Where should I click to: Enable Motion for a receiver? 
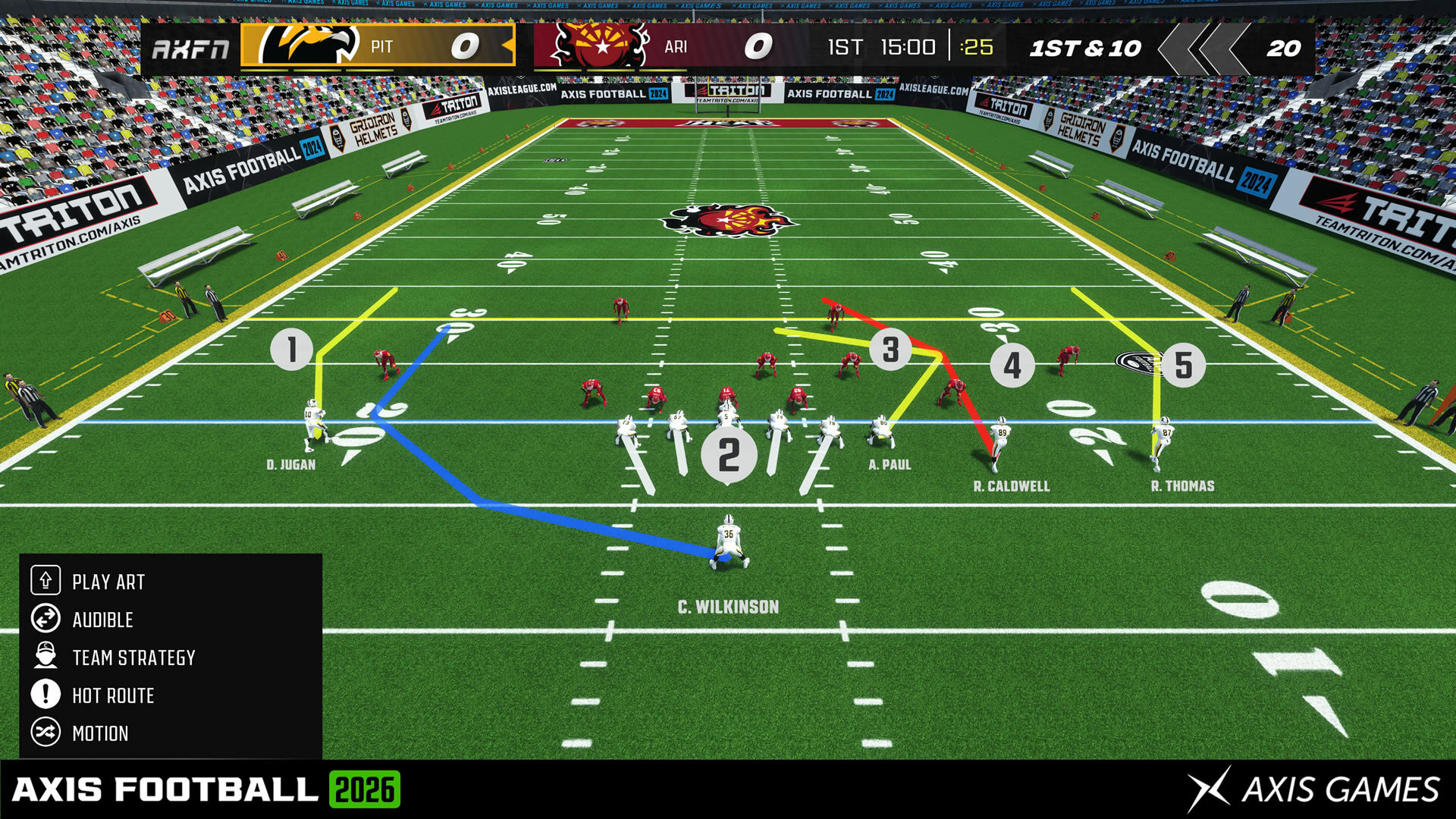pyautogui.click(x=99, y=733)
